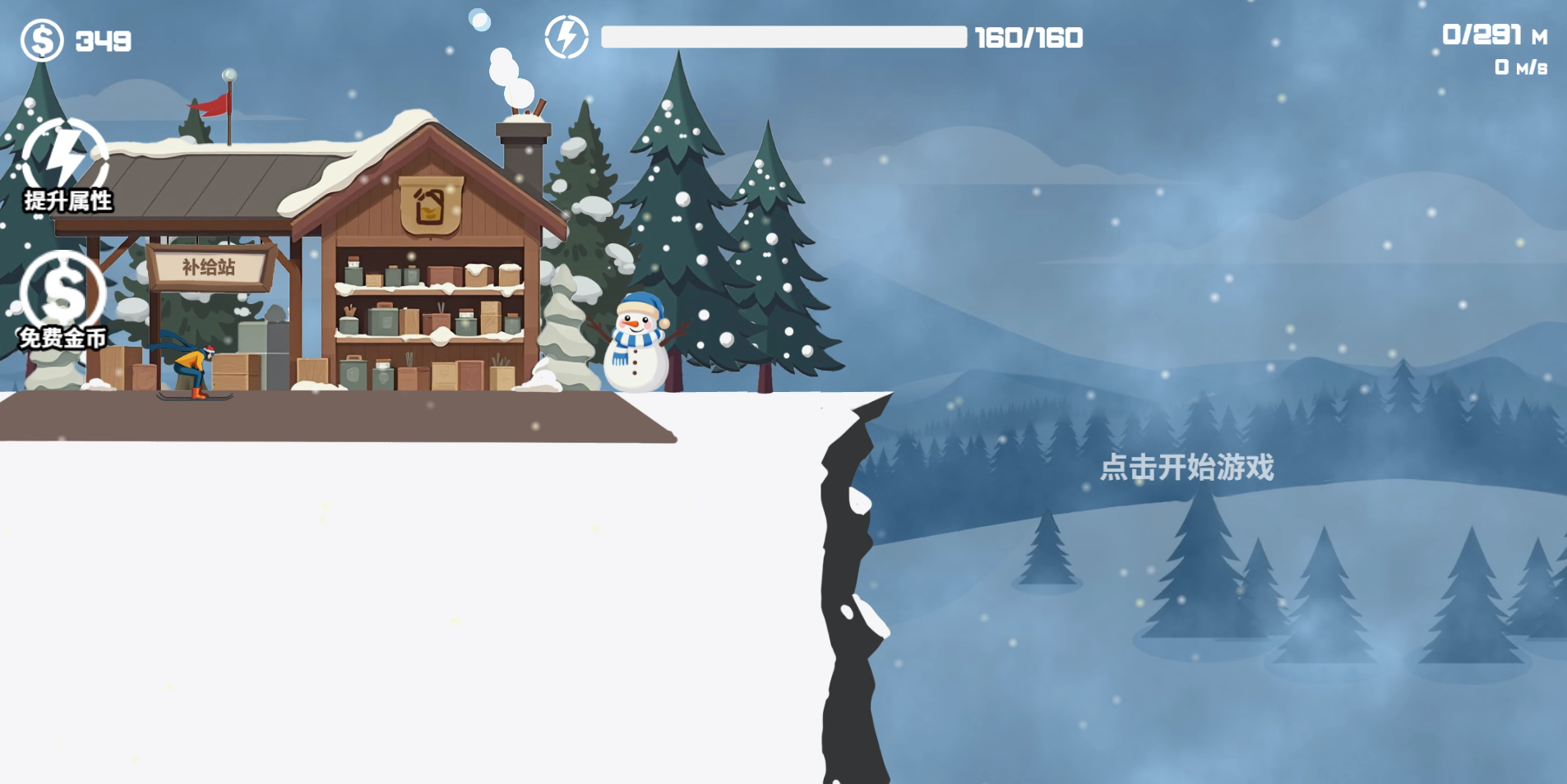Tap the lightning bolt energy icon
The width and height of the screenshot is (1567, 784).
pyautogui.click(x=566, y=36)
